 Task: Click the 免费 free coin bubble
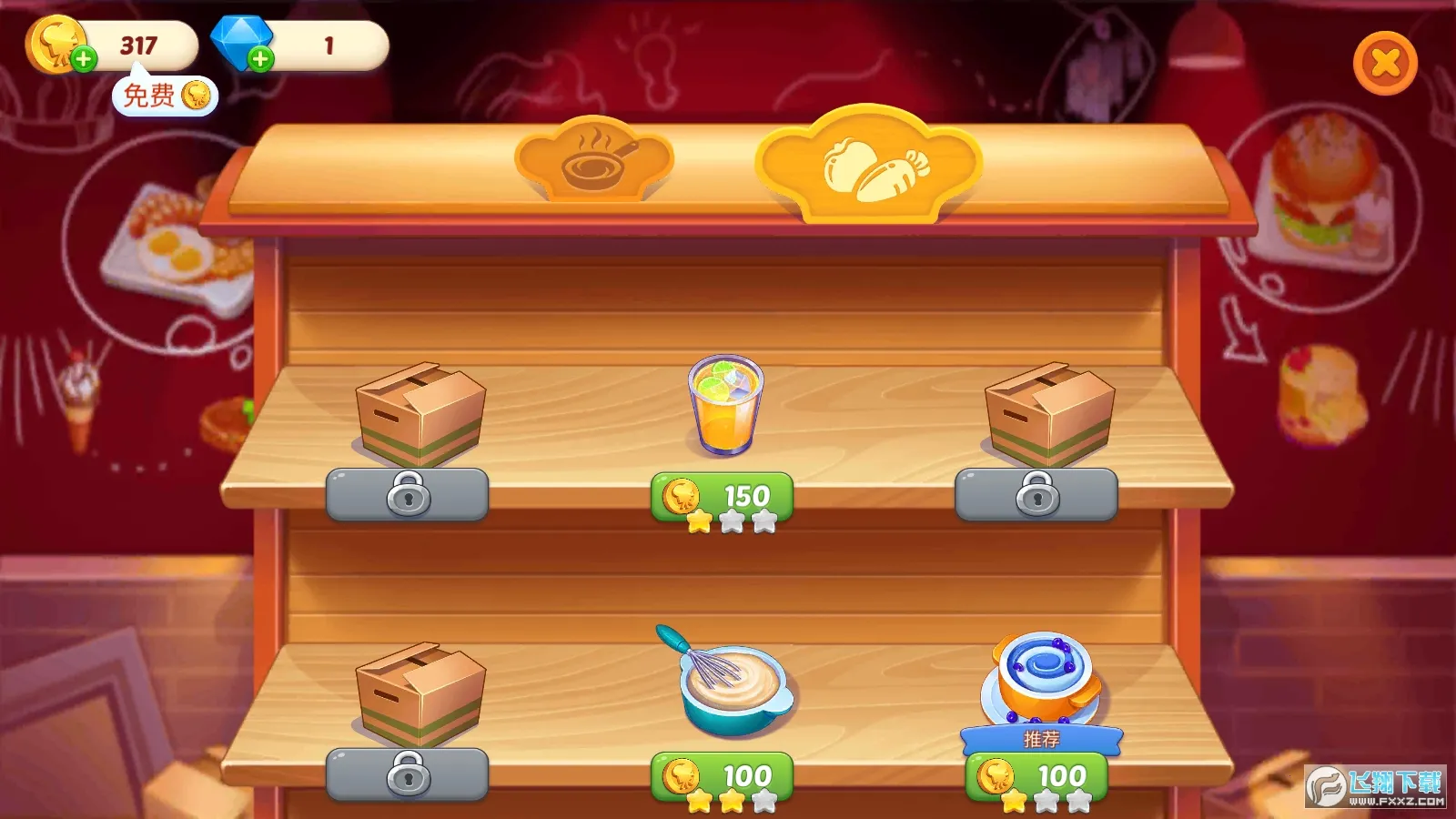(164, 96)
